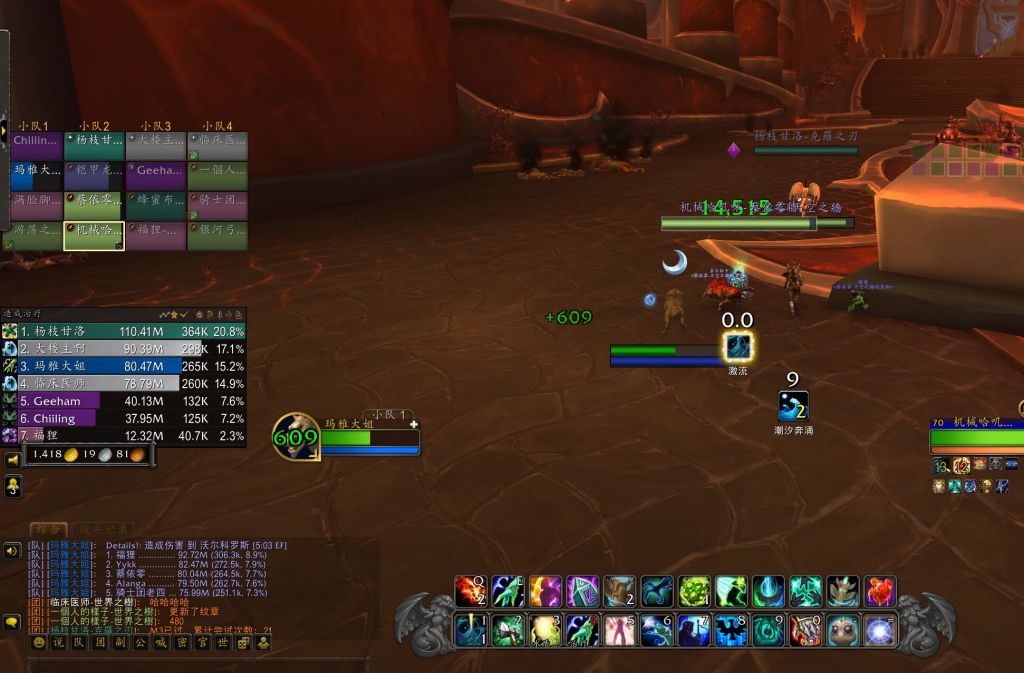Activate the fire spell bound to Q

(470, 591)
